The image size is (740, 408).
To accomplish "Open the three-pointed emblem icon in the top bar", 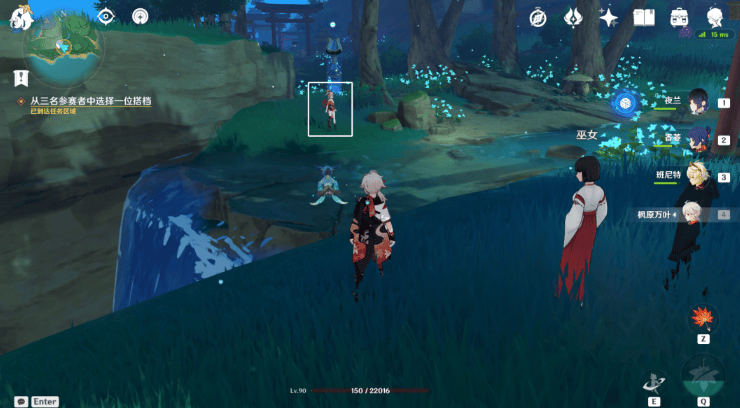I will coord(573,17).
